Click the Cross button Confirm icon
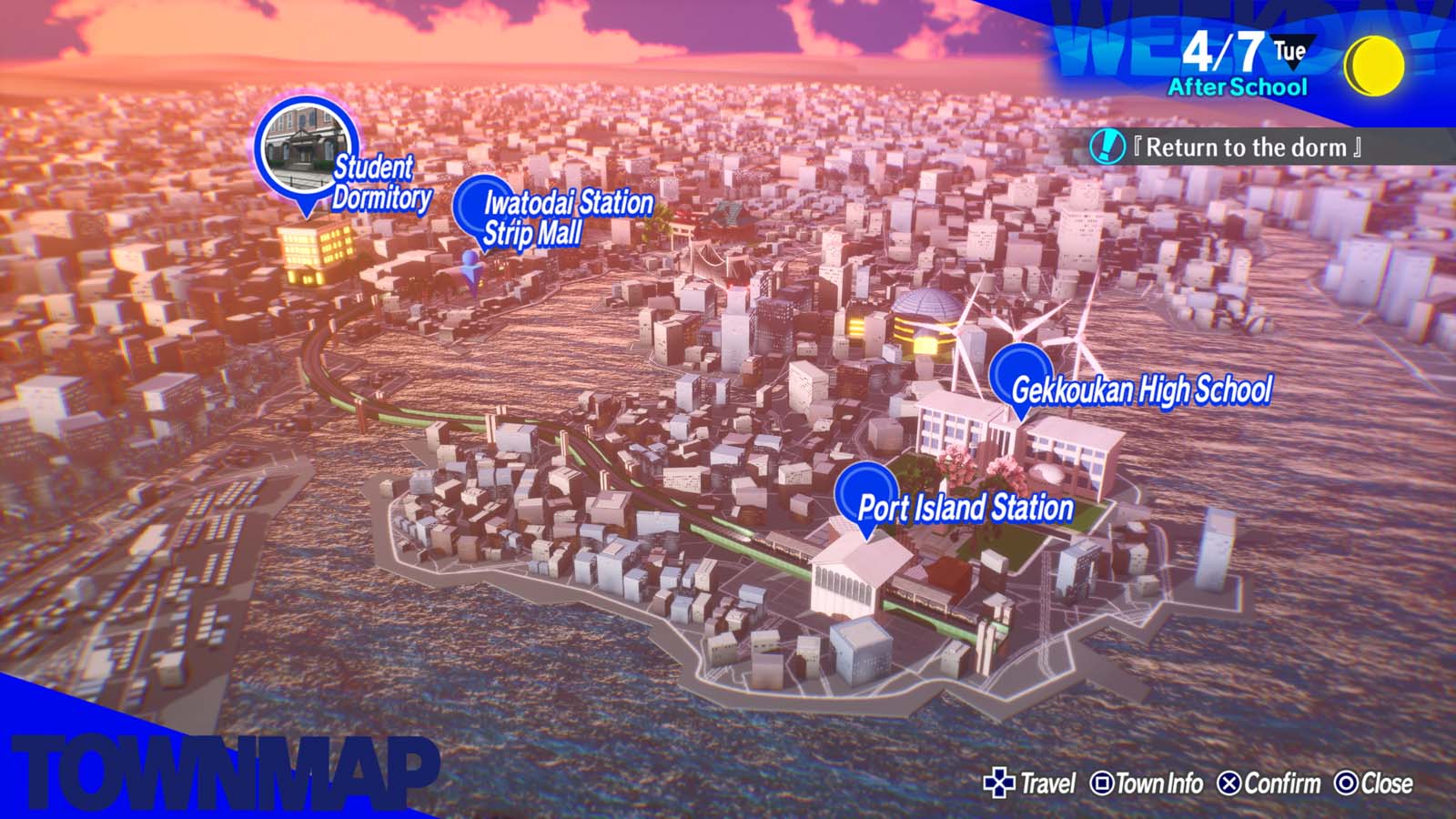Viewport: 1456px width, 819px height. click(x=1231, y=782)
